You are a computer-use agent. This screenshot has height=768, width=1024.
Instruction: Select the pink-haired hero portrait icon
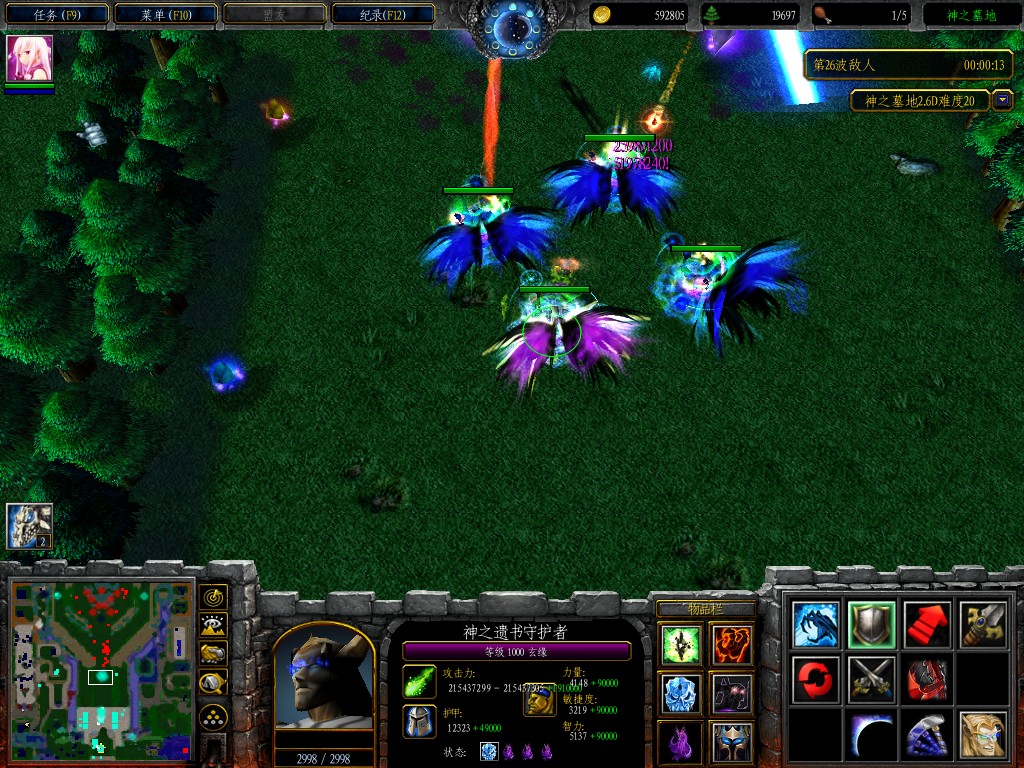(x=29, y=58)
